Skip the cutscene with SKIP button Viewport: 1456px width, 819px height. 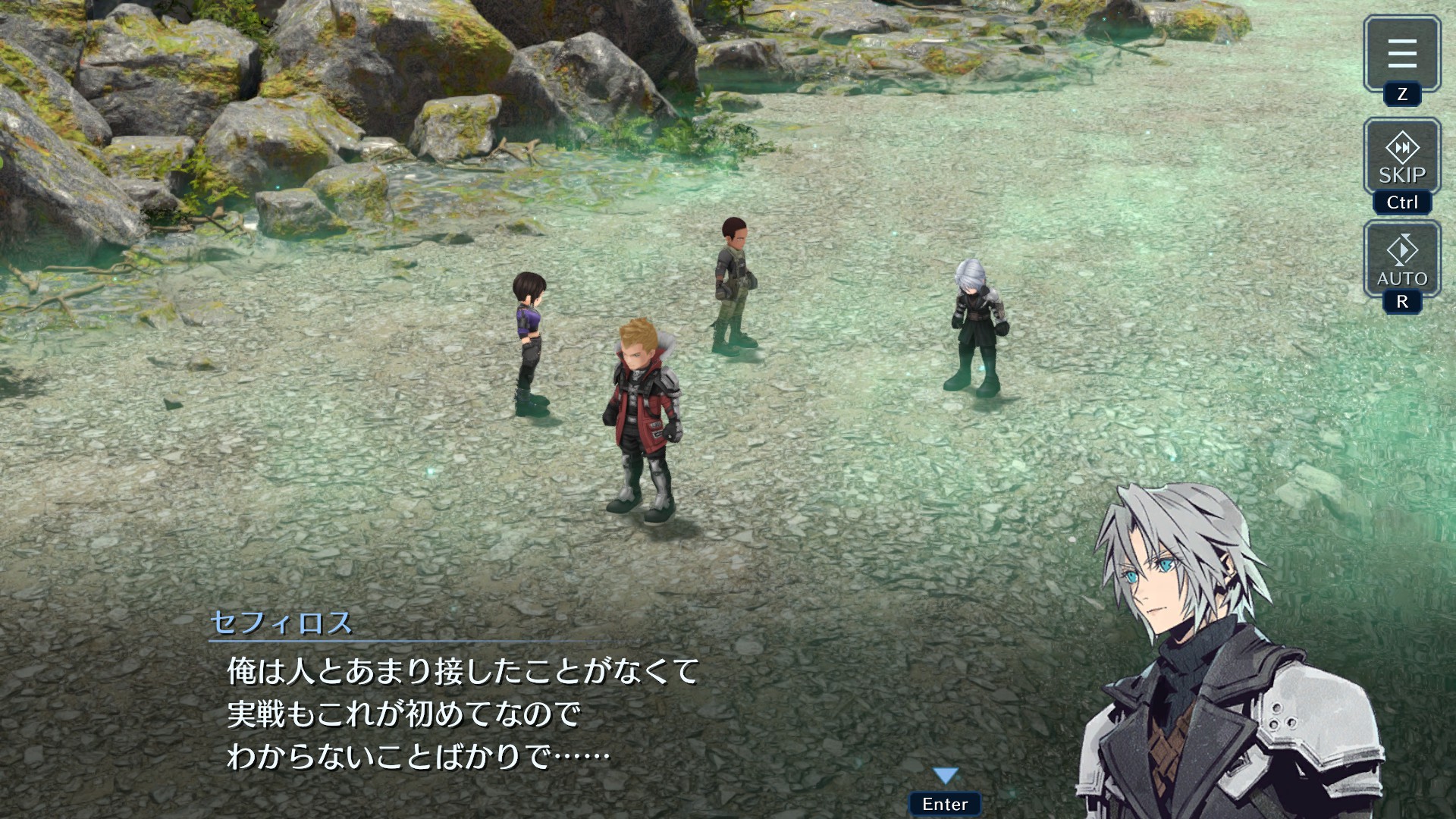1401,158
